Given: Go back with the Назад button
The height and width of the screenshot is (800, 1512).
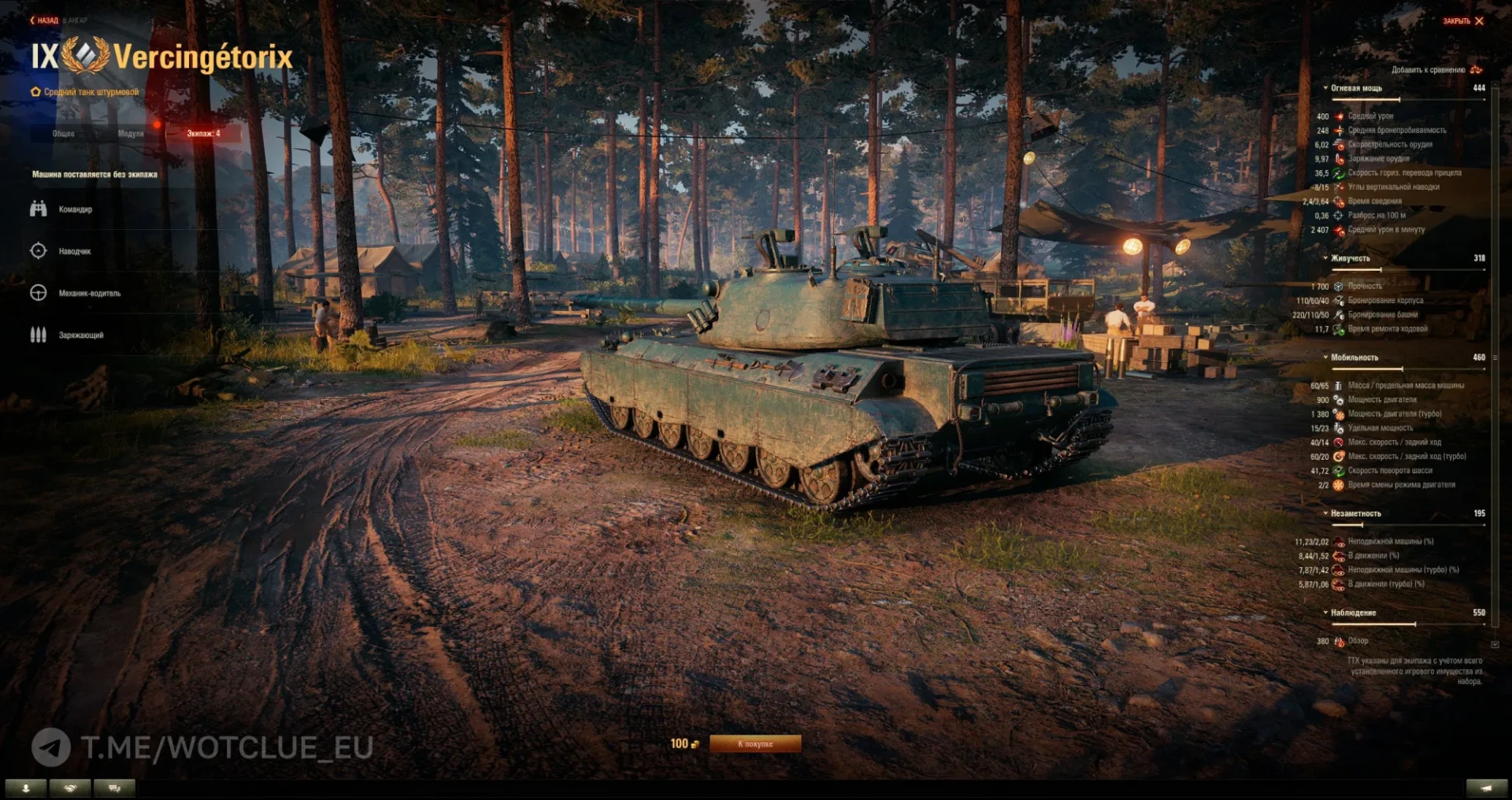Looking at the screenshot, I should 45,20.
